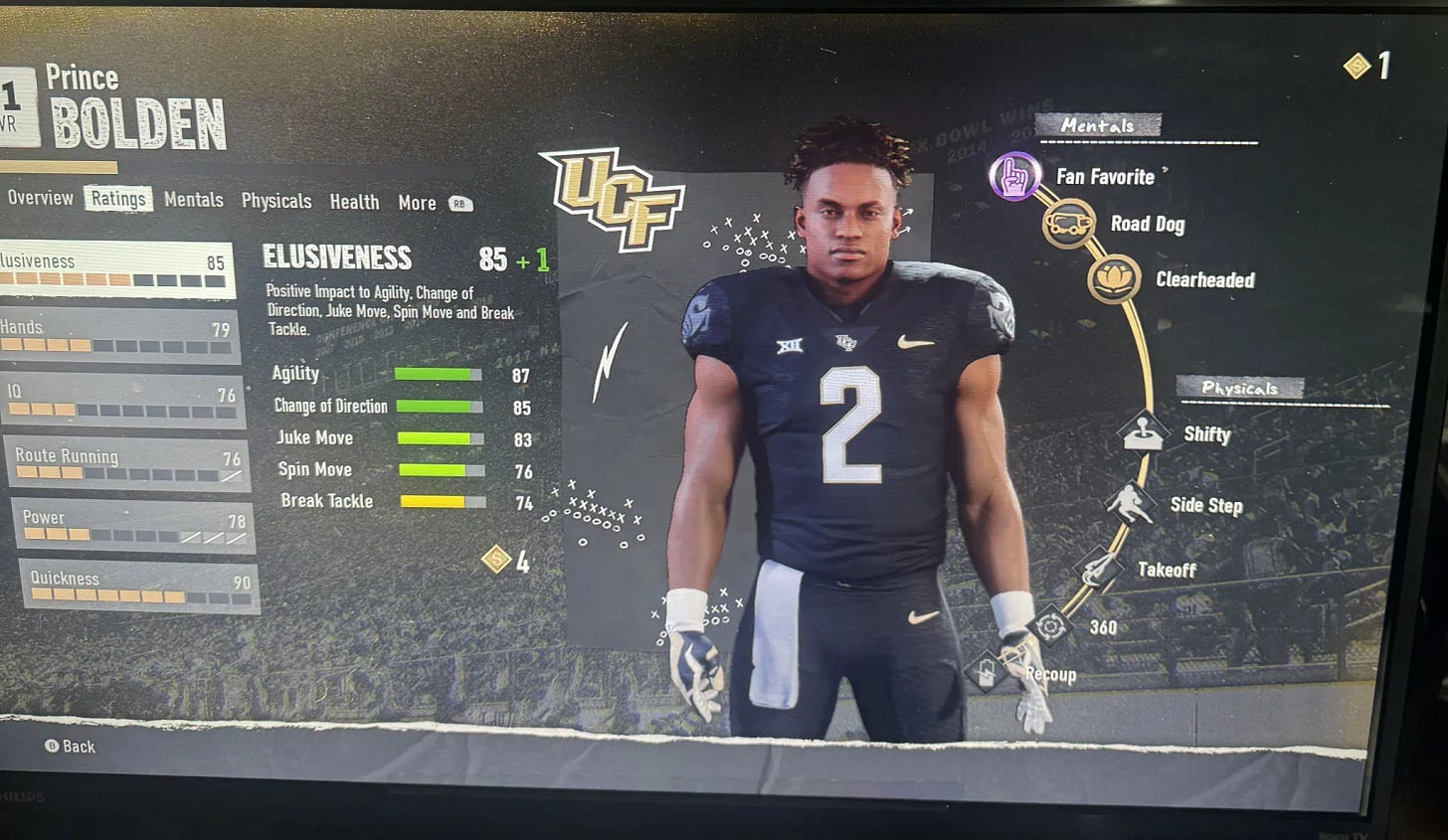Viewport: 1448px width, 840px height.
Task: Select the Quickness rating row
Action: point(137,587)
